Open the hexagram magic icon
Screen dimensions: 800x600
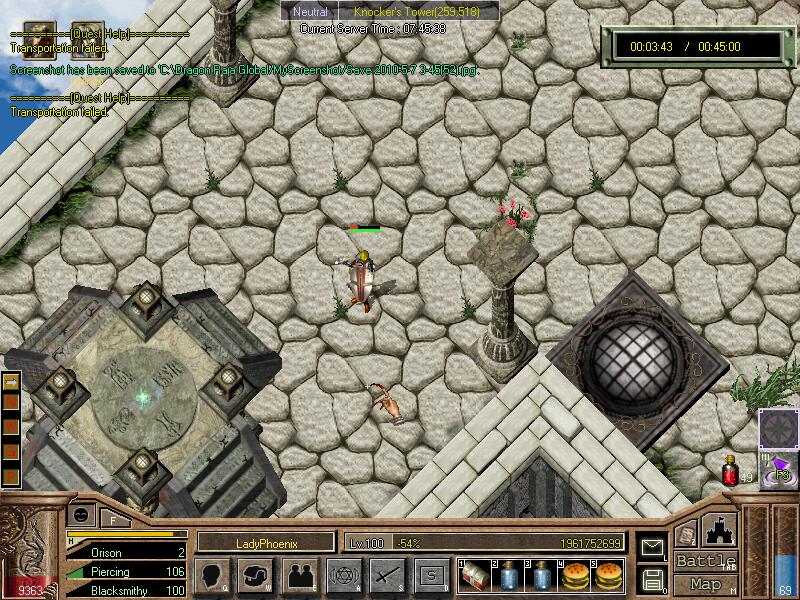click(x=343, y=575)
